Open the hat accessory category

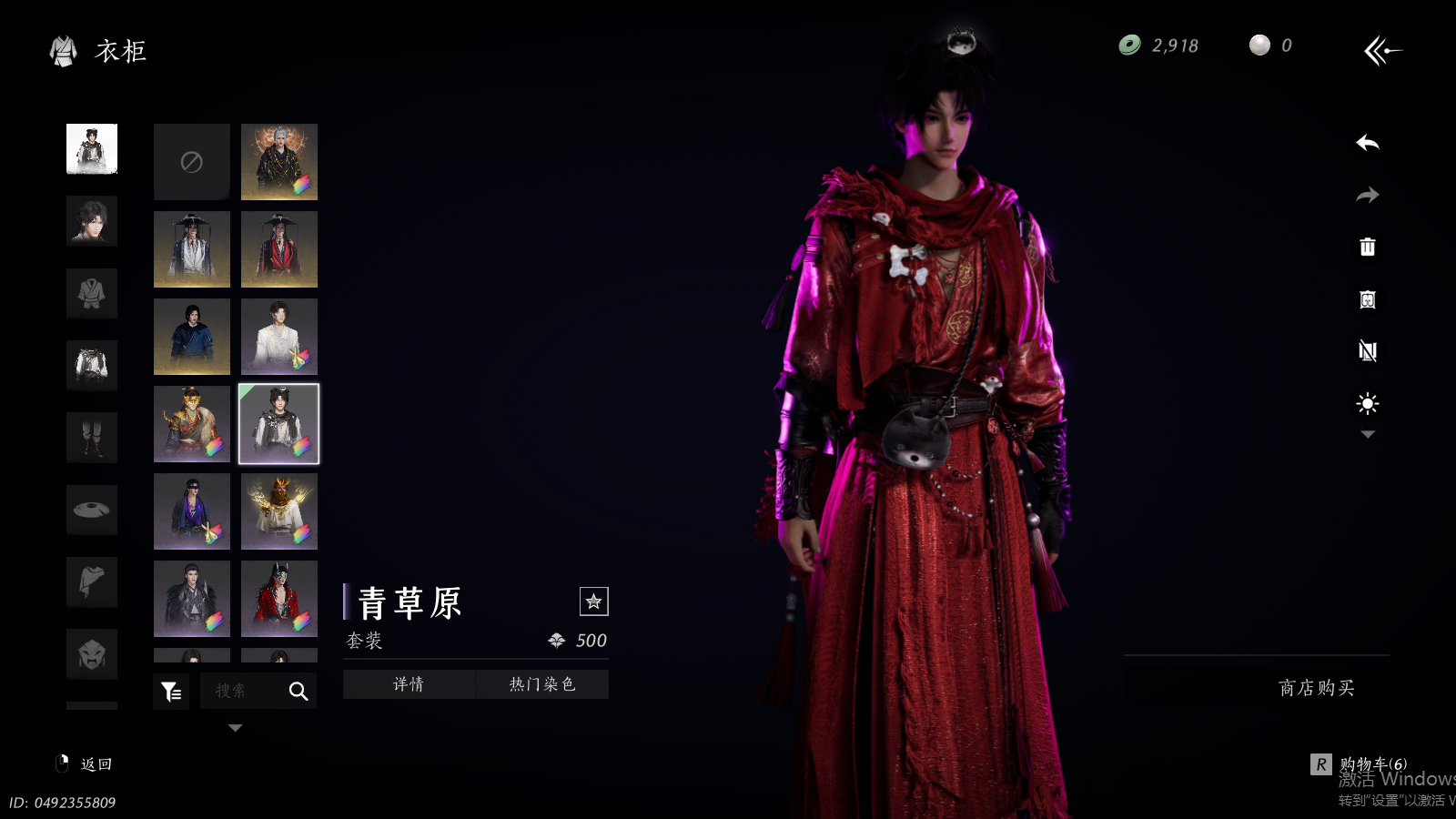pyautogui.click(x=92, y=510)
